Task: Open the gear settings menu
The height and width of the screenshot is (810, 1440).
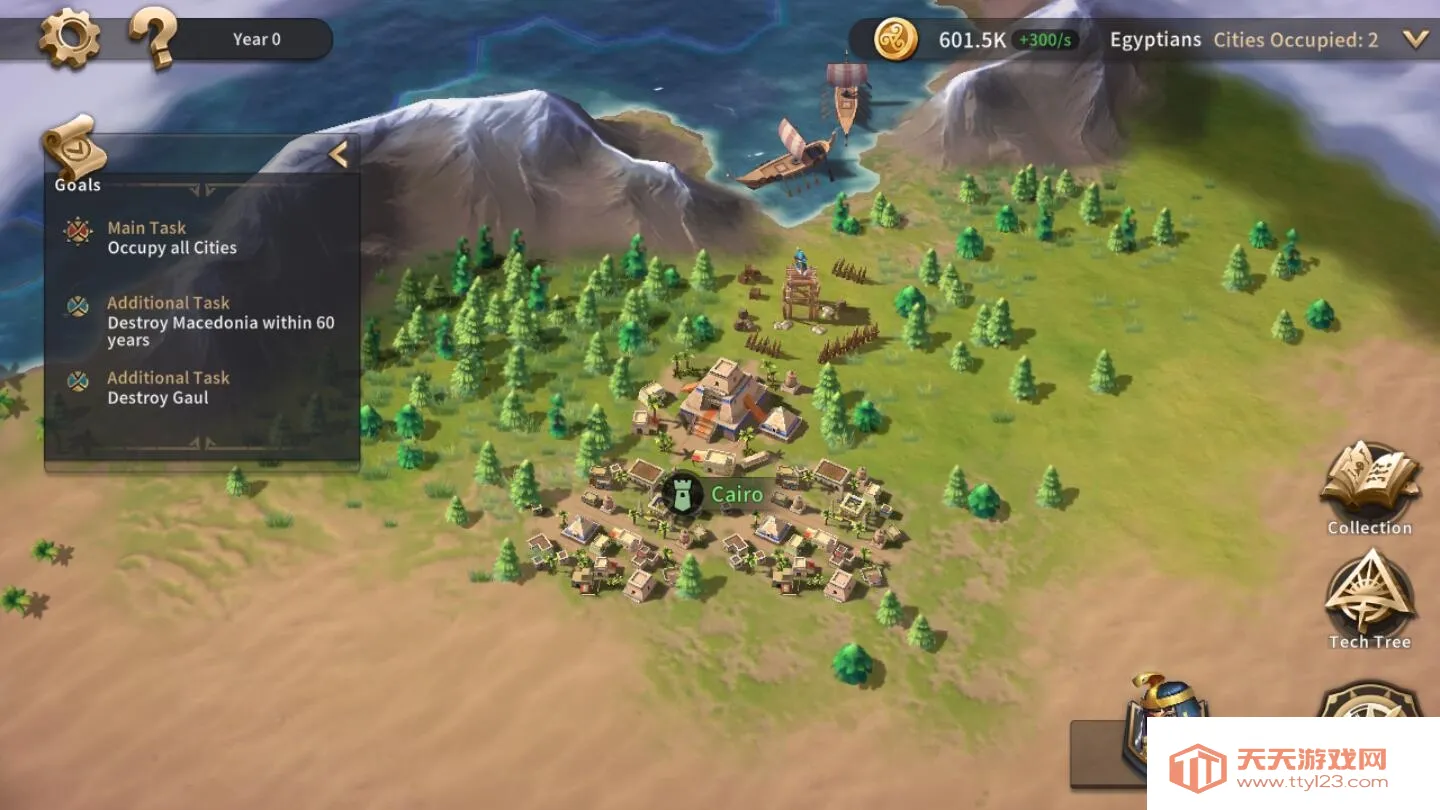Action: pyautogui.click(x=69, y=39)
